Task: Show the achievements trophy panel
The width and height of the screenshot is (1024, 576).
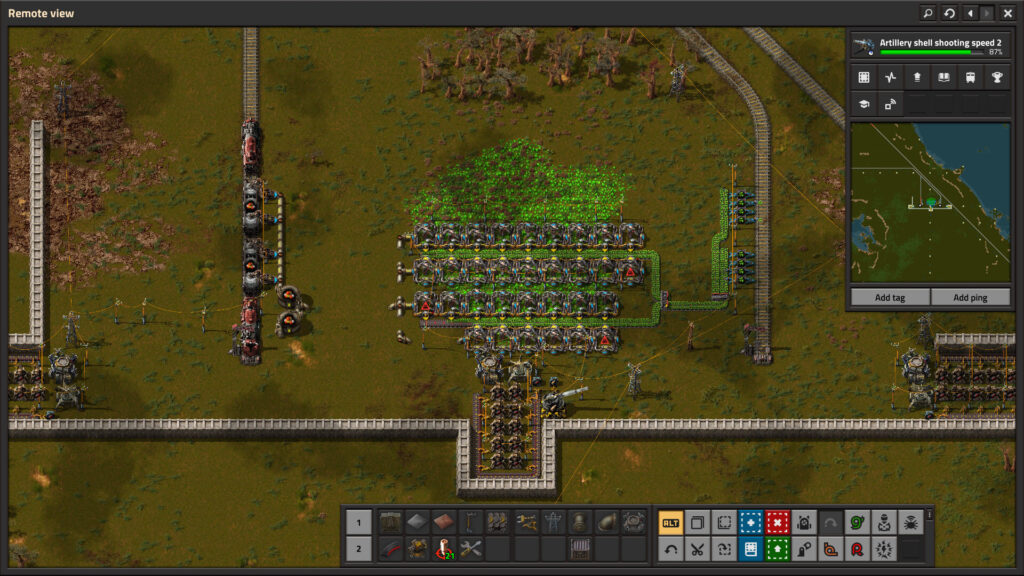Action: pos(996,77)
